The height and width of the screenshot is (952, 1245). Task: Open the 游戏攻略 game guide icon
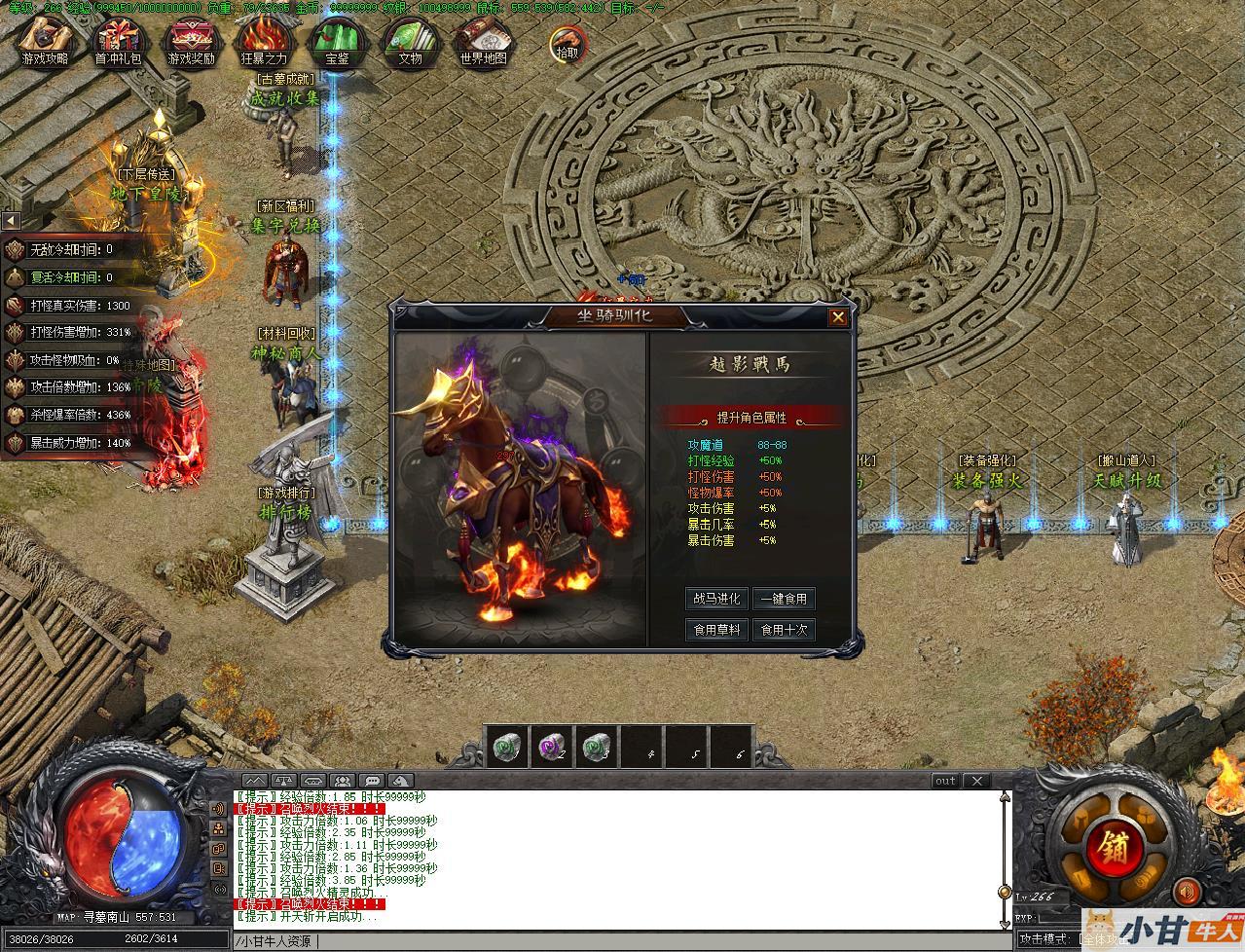pyautogui.click(x=46, y=42)
